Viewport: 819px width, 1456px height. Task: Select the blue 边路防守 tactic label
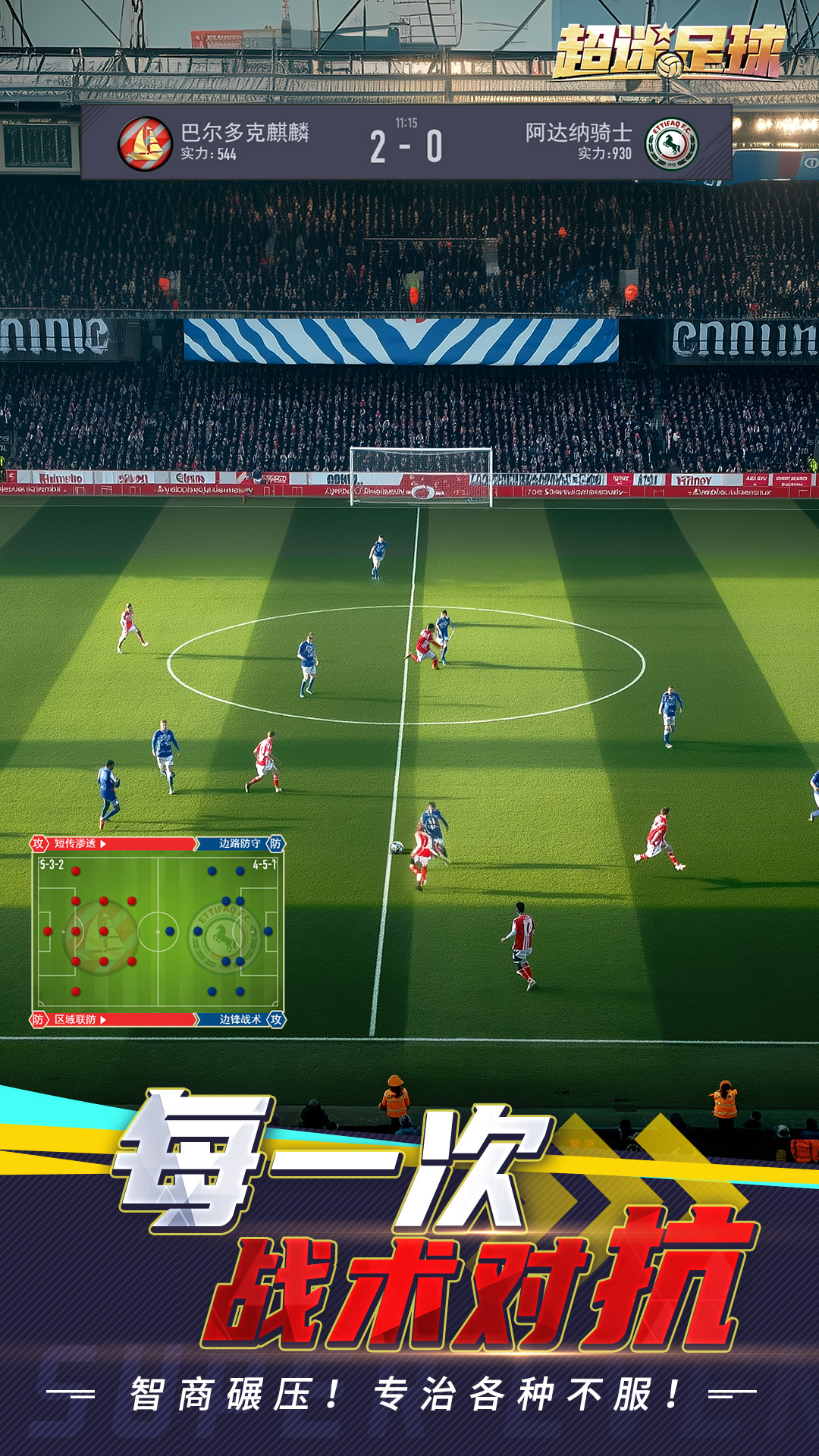coord(239,843)
